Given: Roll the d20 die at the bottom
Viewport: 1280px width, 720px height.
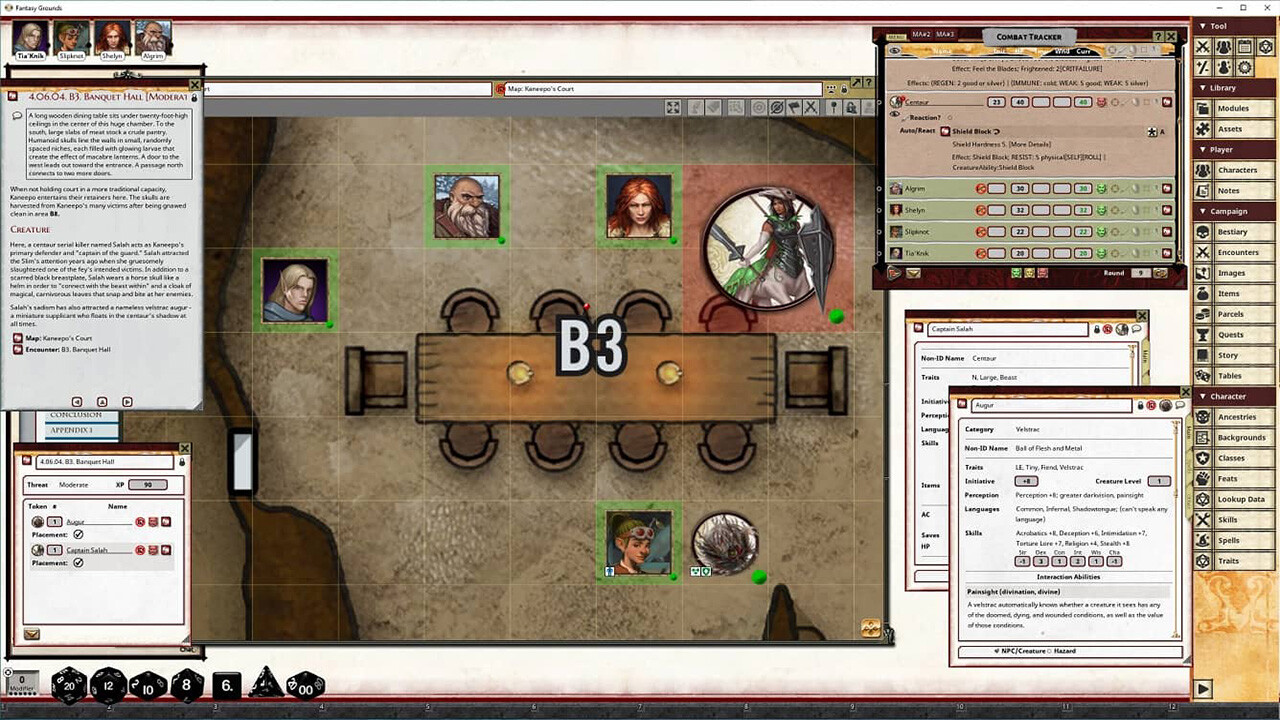Looking at the screenshot, I should pos(68,686).
